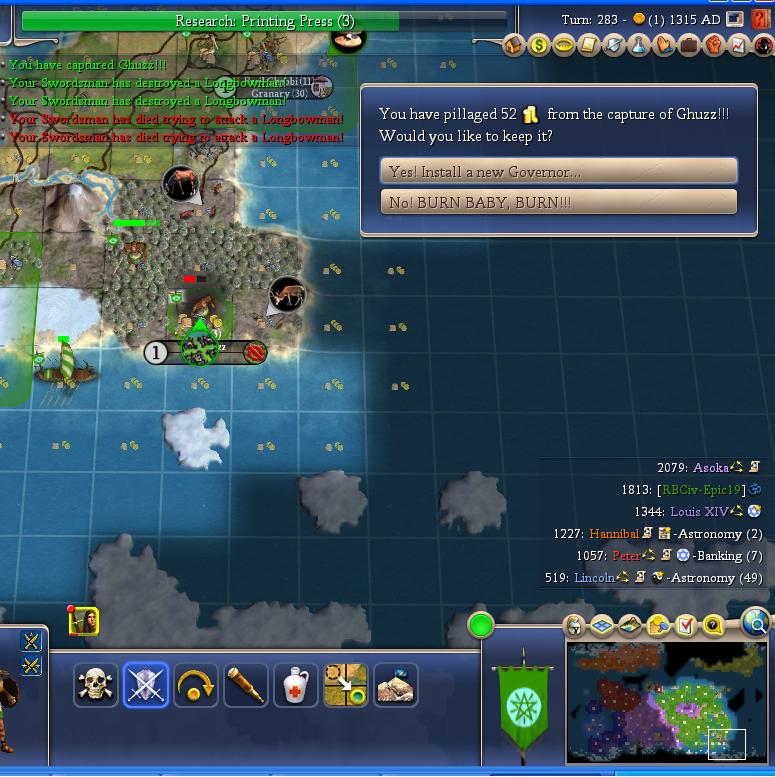Click the green end-turn button
775x777 pixels.
click(x=481, y=626)
